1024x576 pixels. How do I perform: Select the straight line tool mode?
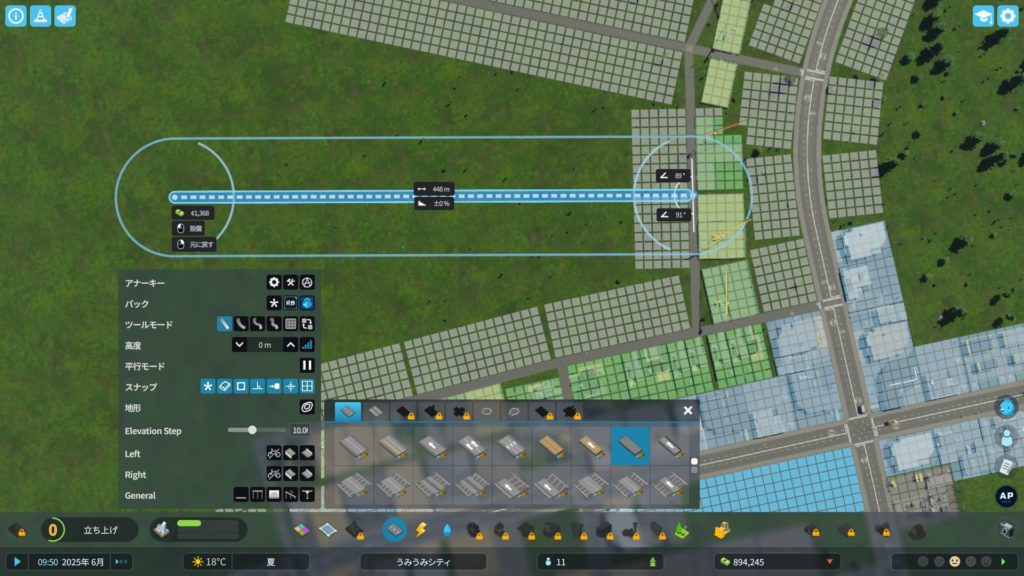tap(225, 324)
